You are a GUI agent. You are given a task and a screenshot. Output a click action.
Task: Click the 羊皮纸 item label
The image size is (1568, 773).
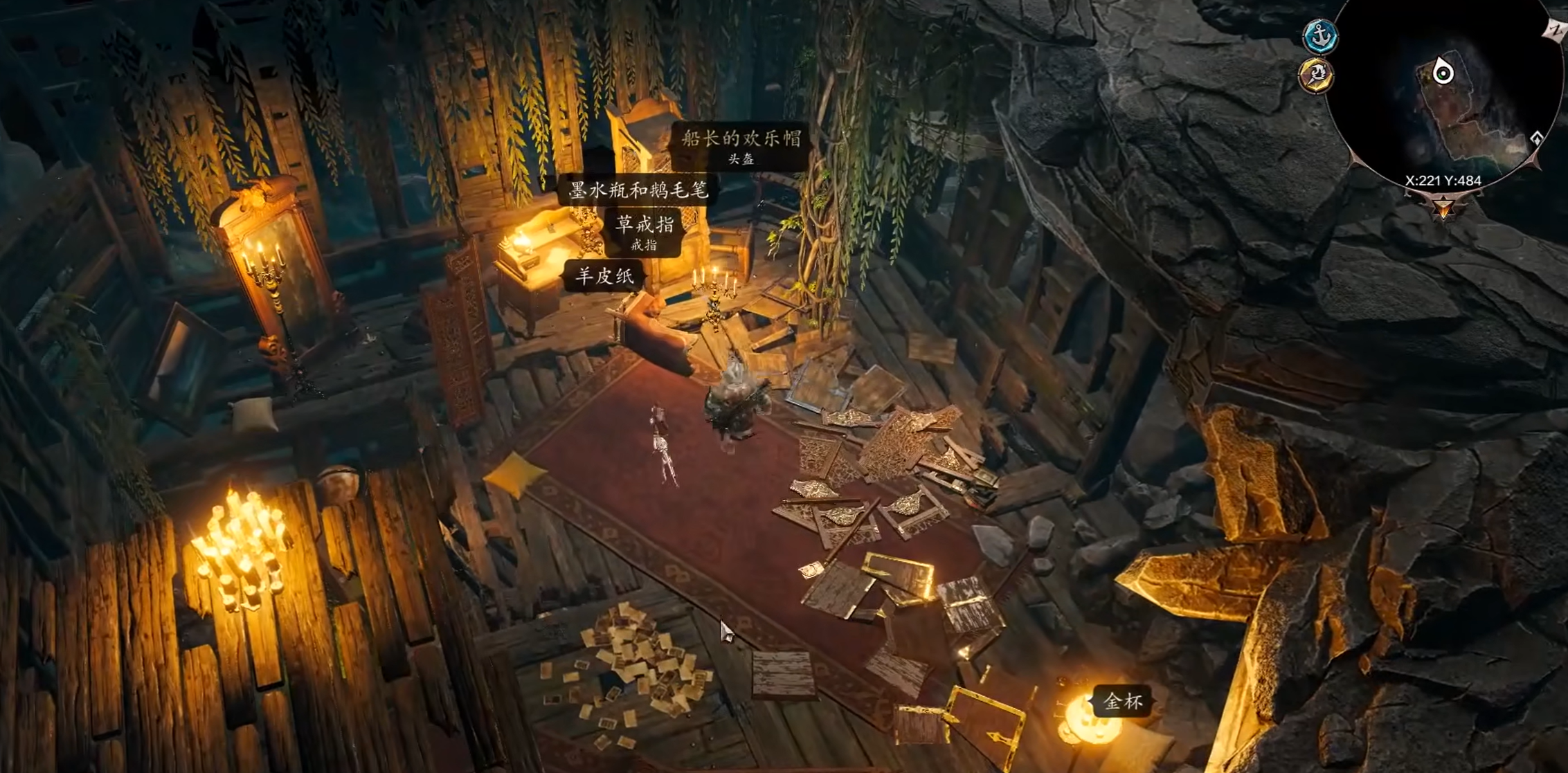[x=604, y=277]
